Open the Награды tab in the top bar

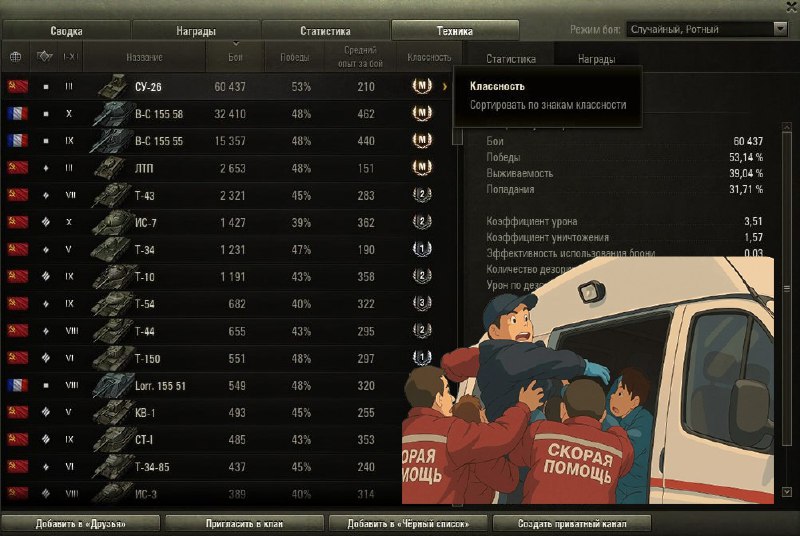tap(196, 31)
